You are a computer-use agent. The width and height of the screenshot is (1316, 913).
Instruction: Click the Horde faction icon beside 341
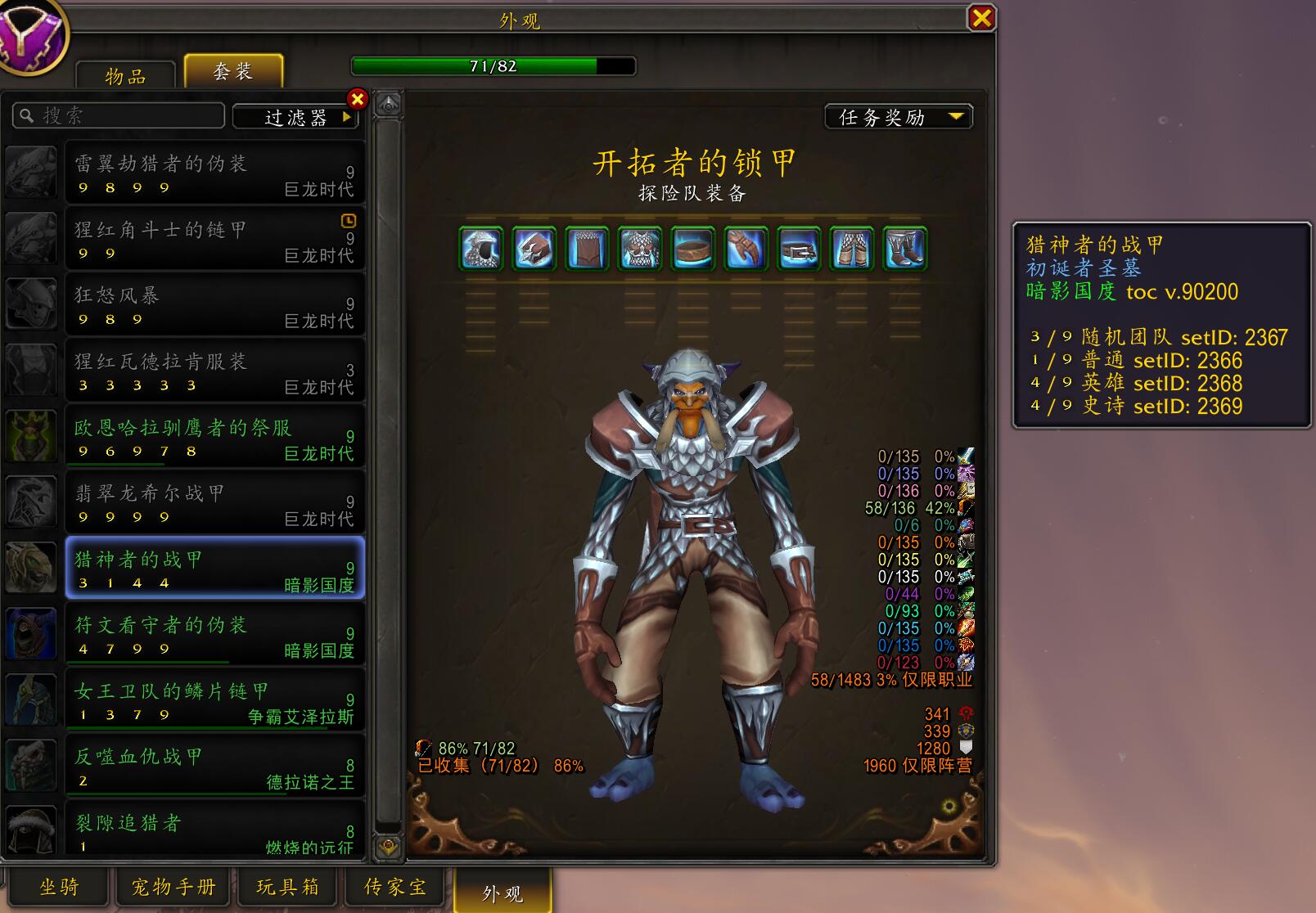[x=964, y=713]
